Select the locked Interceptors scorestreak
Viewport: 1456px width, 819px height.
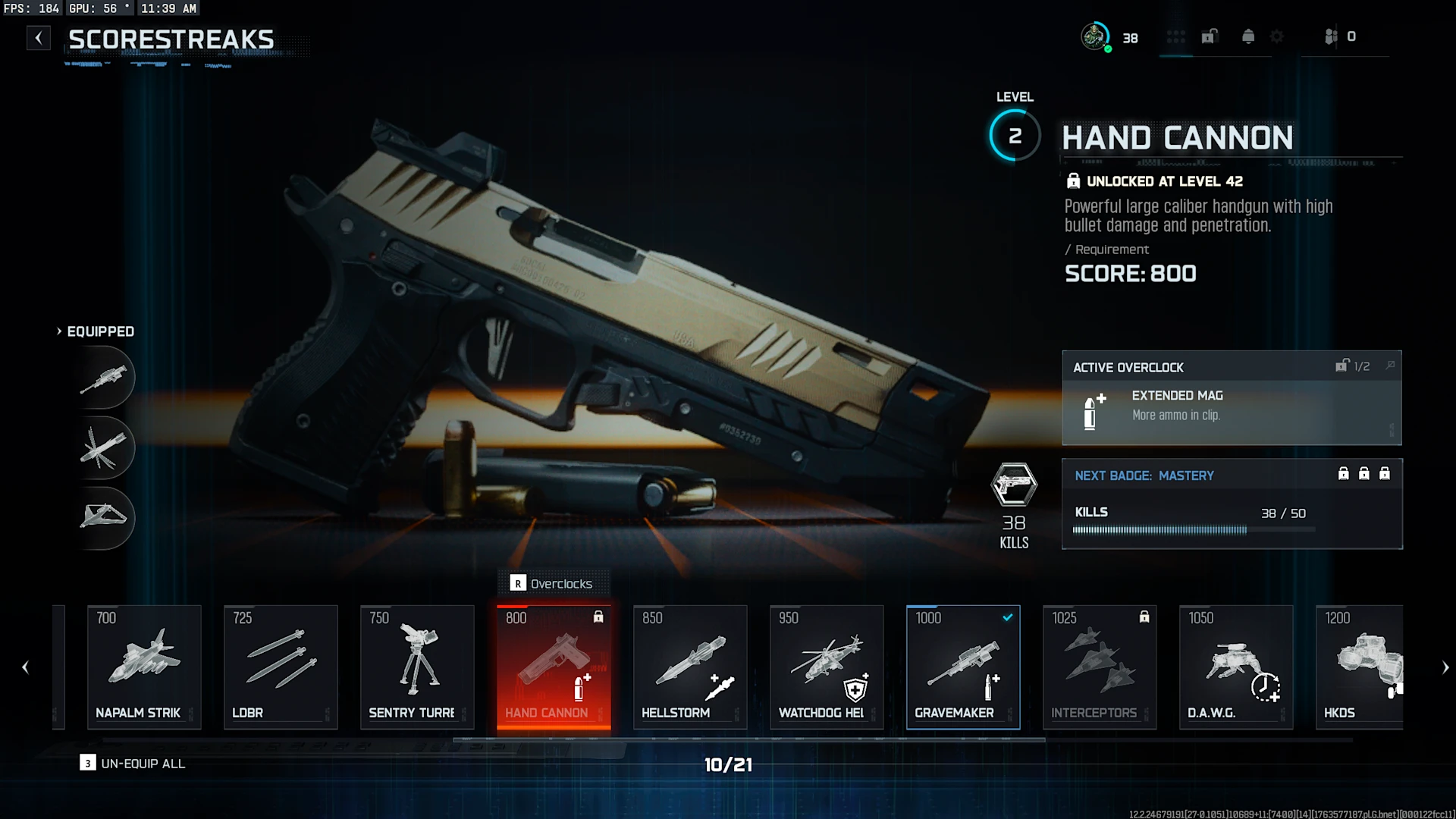[x=1100, y=667]
